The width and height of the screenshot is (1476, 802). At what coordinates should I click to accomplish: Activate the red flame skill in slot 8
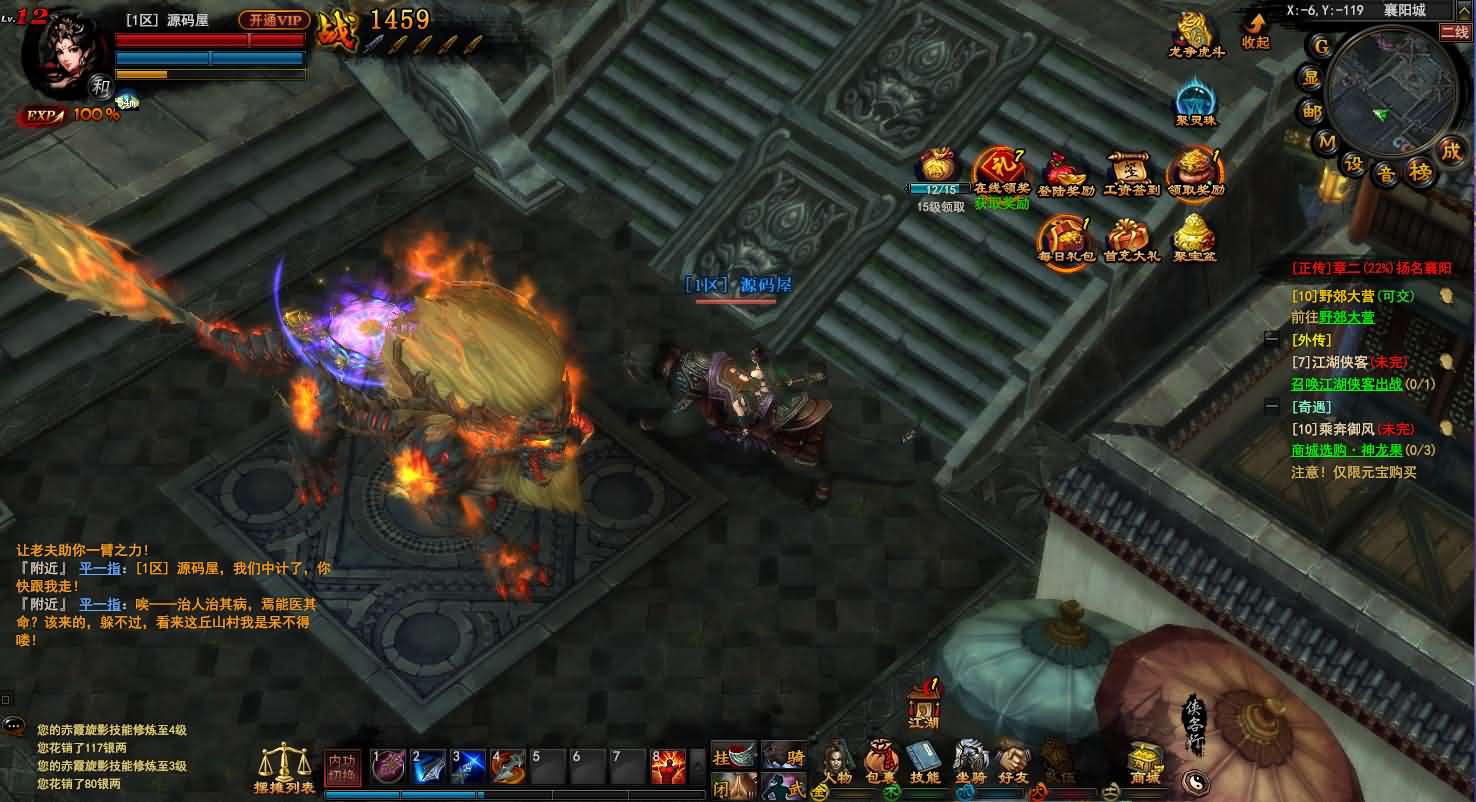click(668, 767)
